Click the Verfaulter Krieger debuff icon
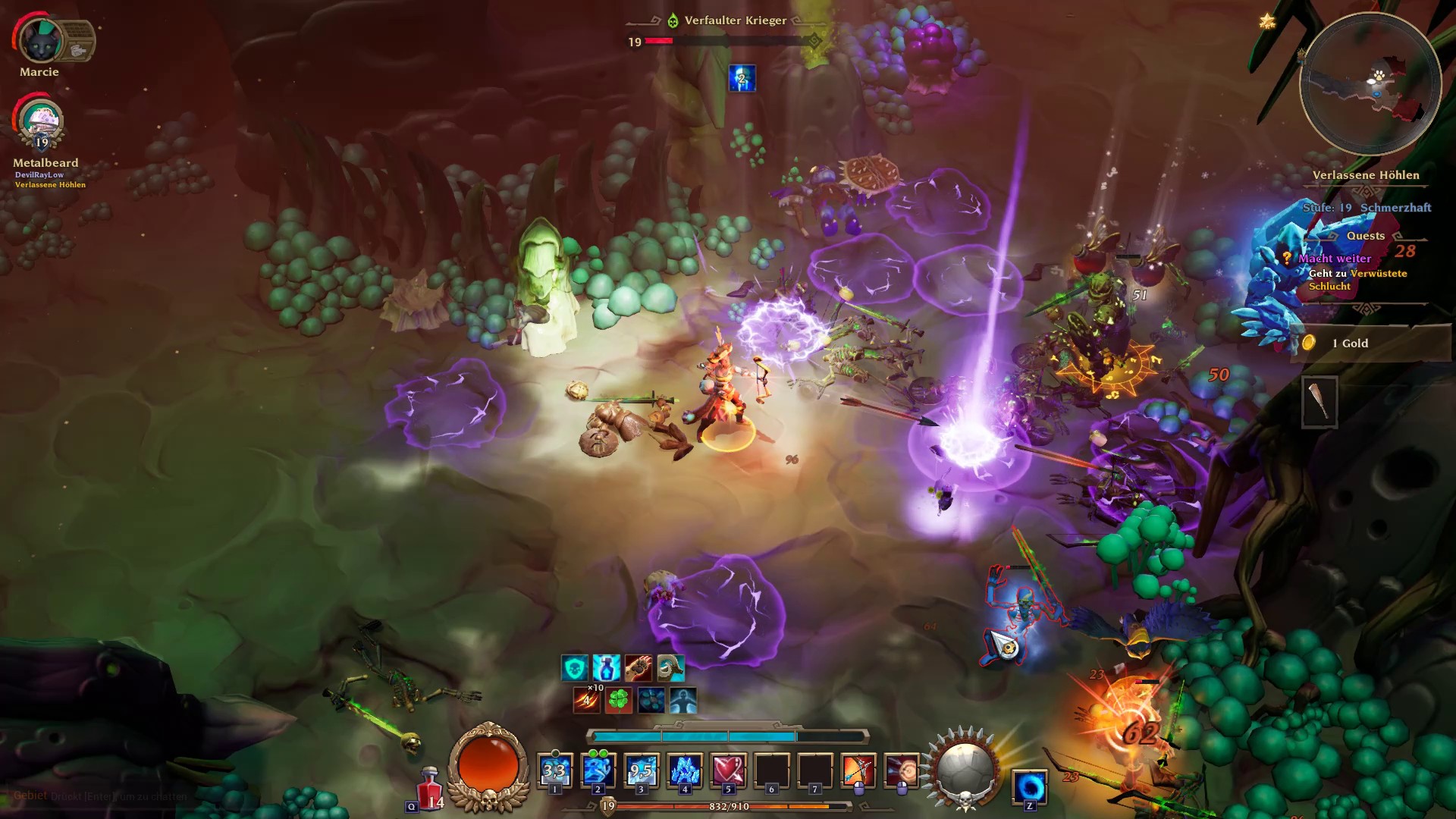Image resolution: width=1456 pixels, height=819 pixels. click(x=742, y=78)
